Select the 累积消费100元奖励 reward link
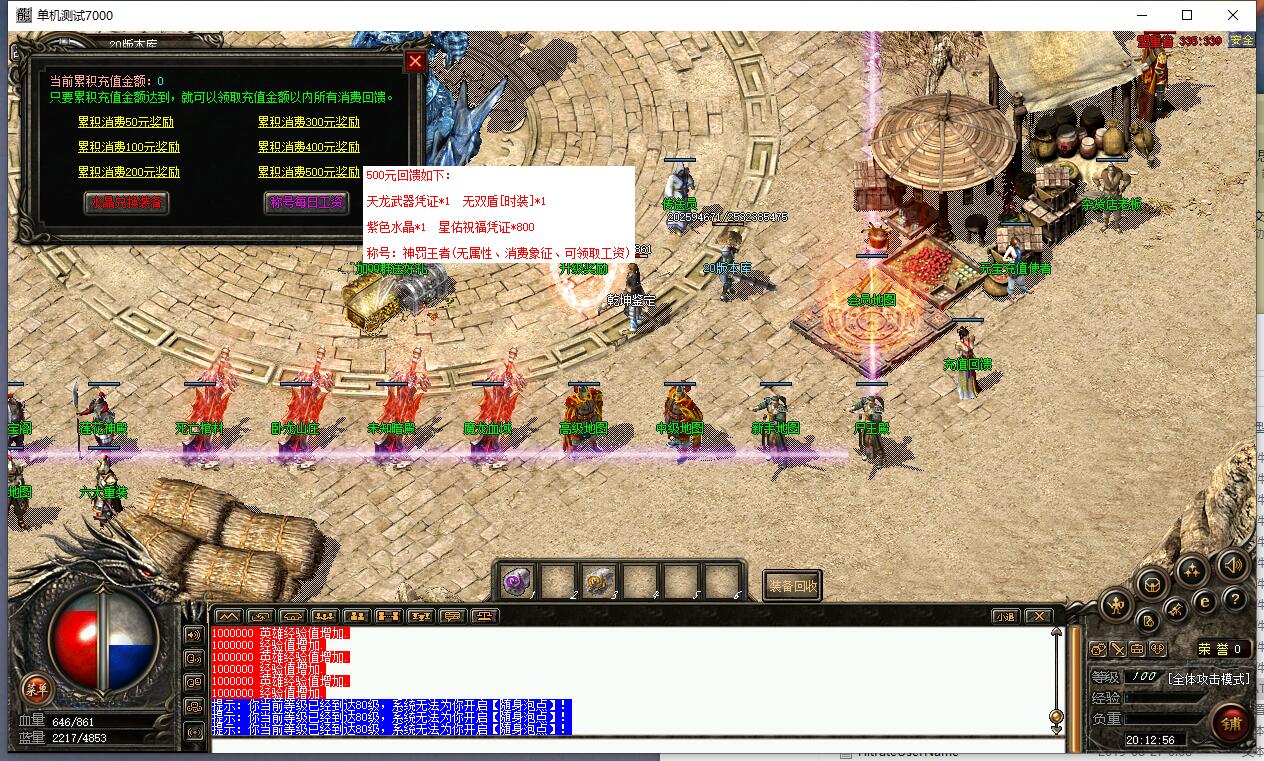Screen dimensions: 1264x761 pos(128,147)
